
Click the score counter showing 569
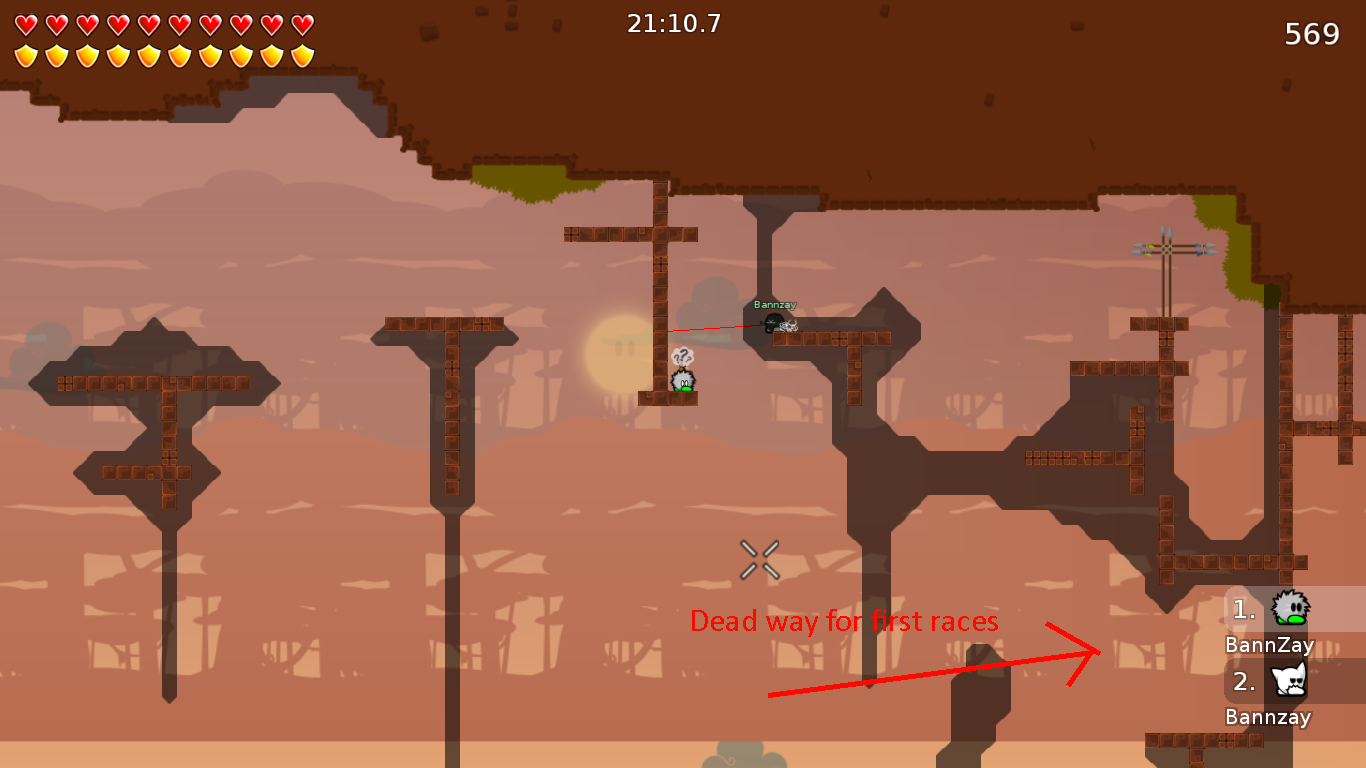coord(1313,33)
